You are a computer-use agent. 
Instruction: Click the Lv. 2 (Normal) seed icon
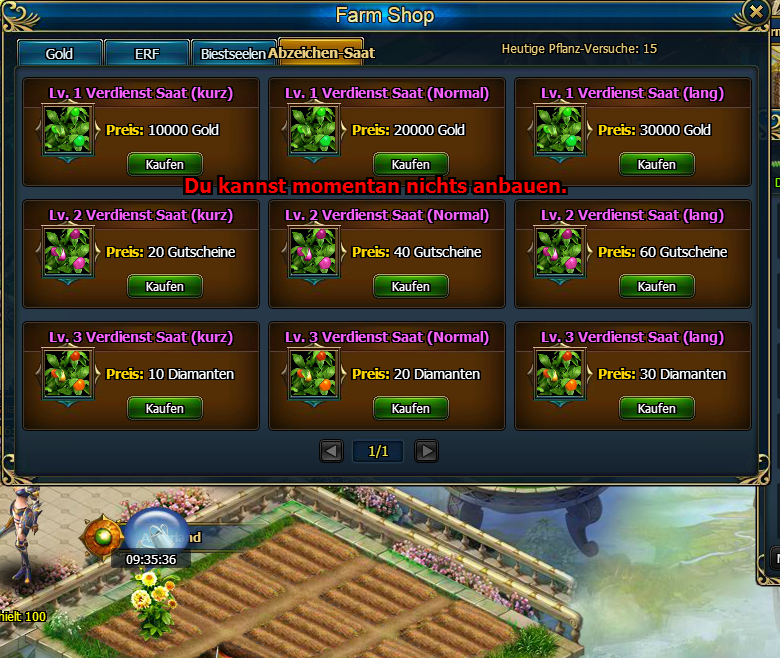click(314, 252)
